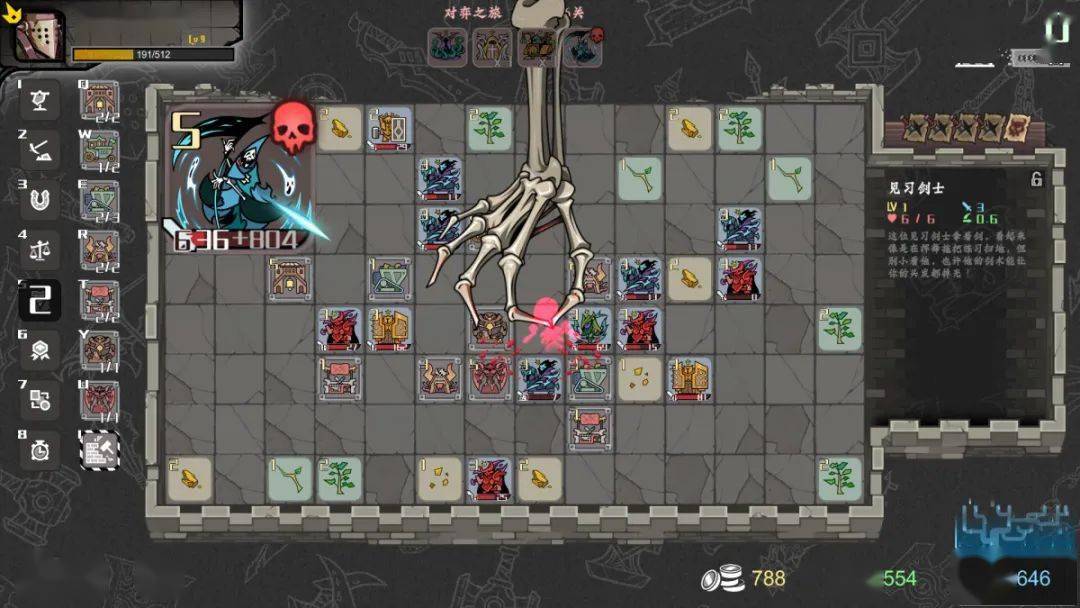Image resolution: width=1080 pixels, height=608 pixels.
Task: Click the red skull scroll card
Action: click(1016, 128)
